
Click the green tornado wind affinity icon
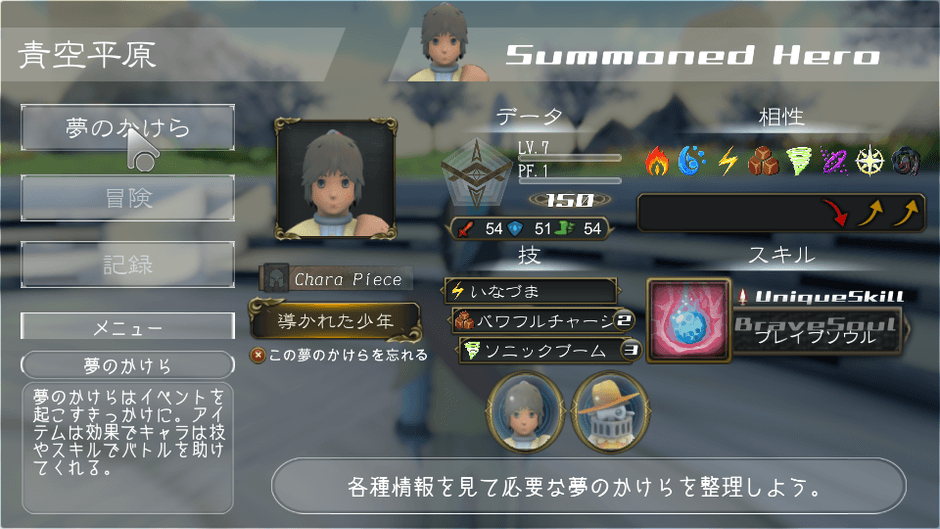(799, 160)
